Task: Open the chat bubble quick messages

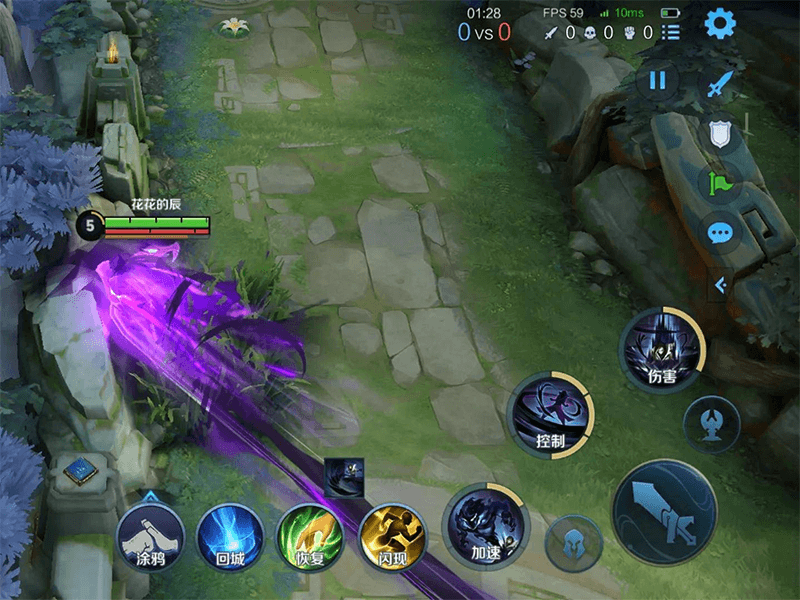Action: point(720,233)
